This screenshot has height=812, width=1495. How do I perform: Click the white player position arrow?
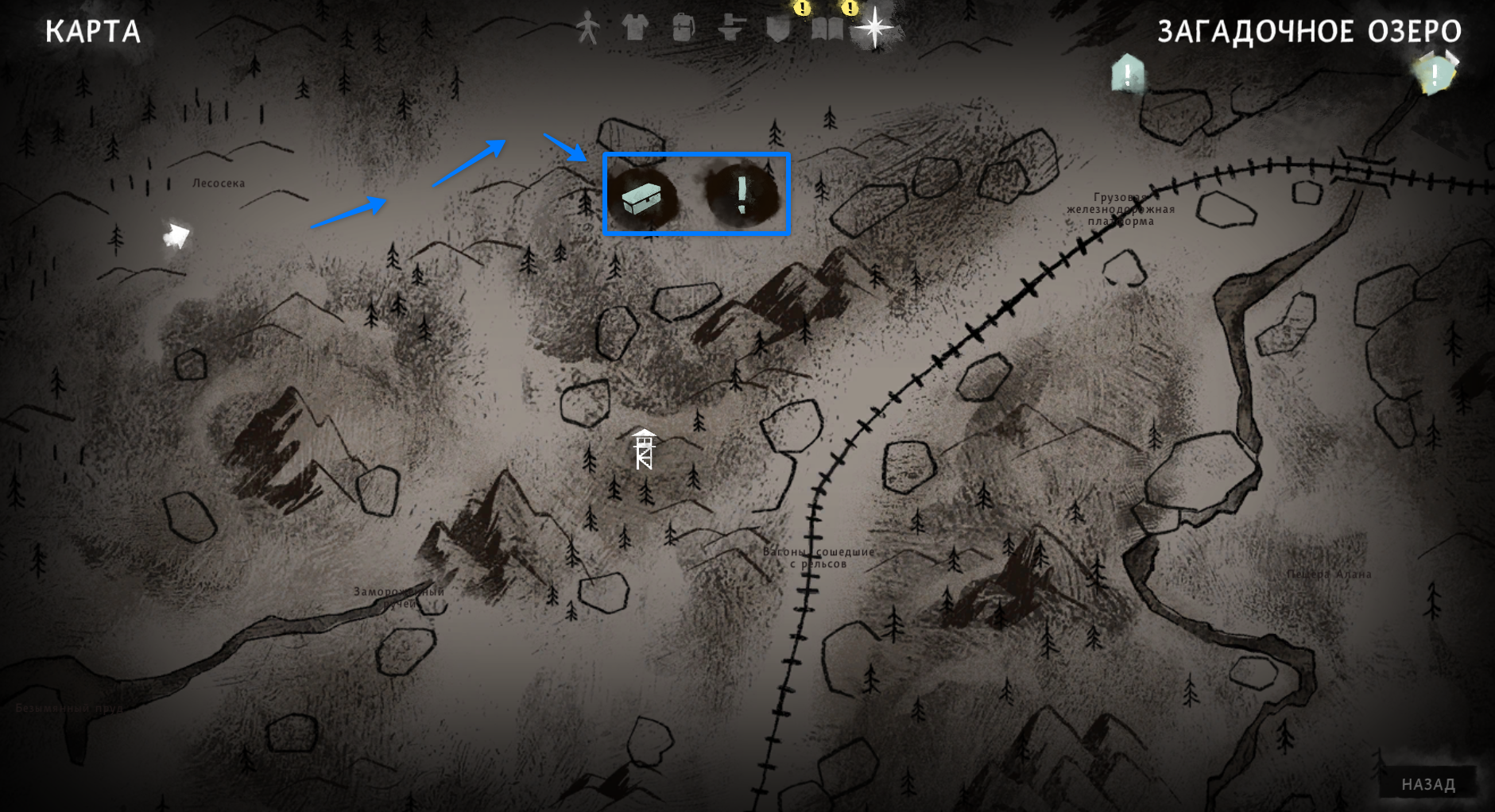(176, 235)
